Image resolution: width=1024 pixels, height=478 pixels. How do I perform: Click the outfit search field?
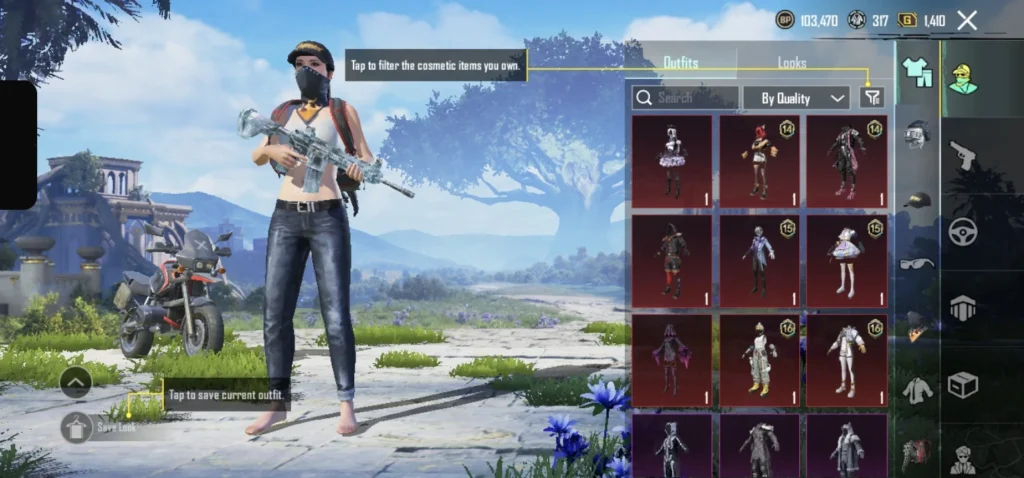[686, 98]
